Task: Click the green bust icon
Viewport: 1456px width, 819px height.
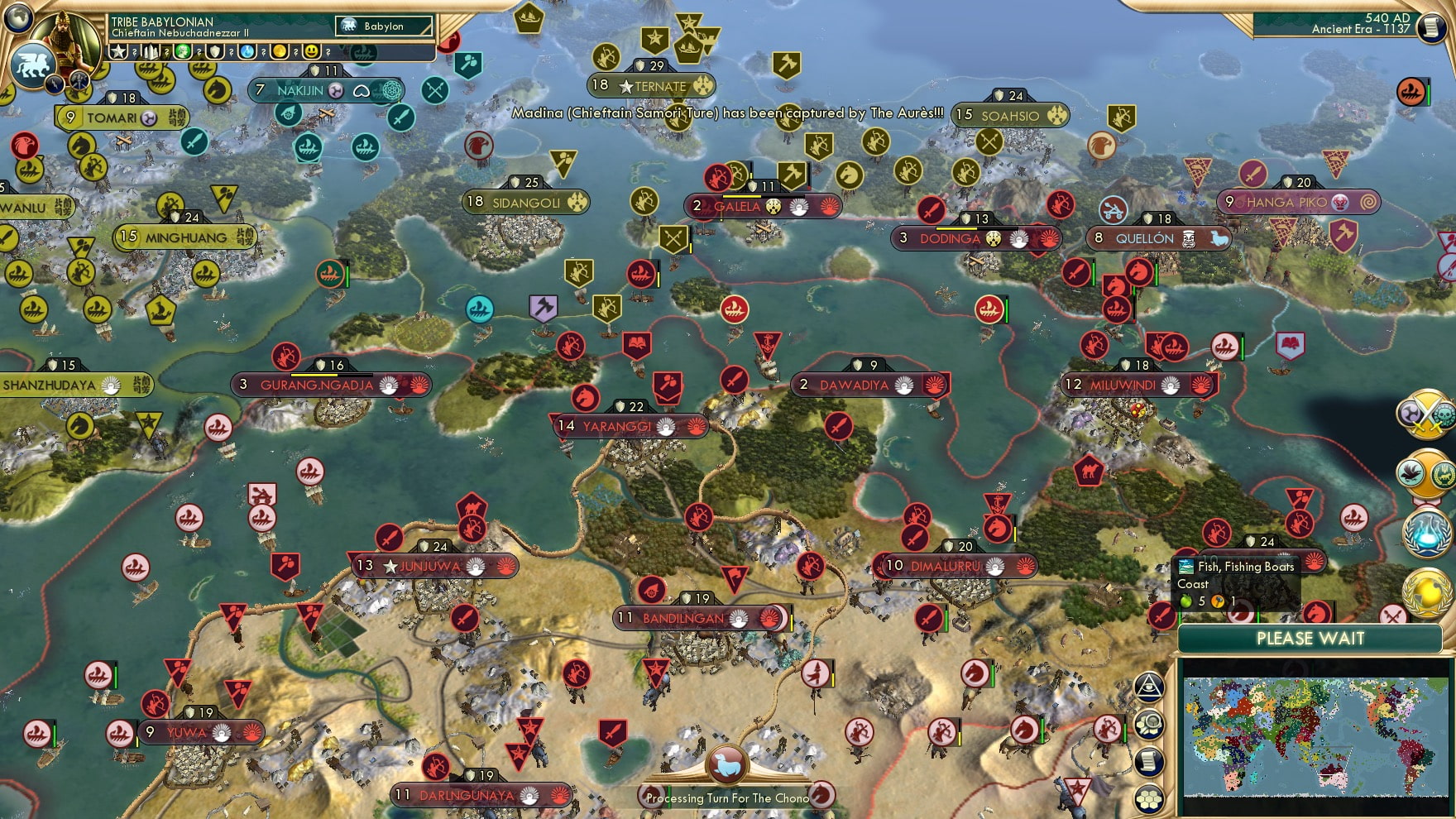Action: coord(183,52)
